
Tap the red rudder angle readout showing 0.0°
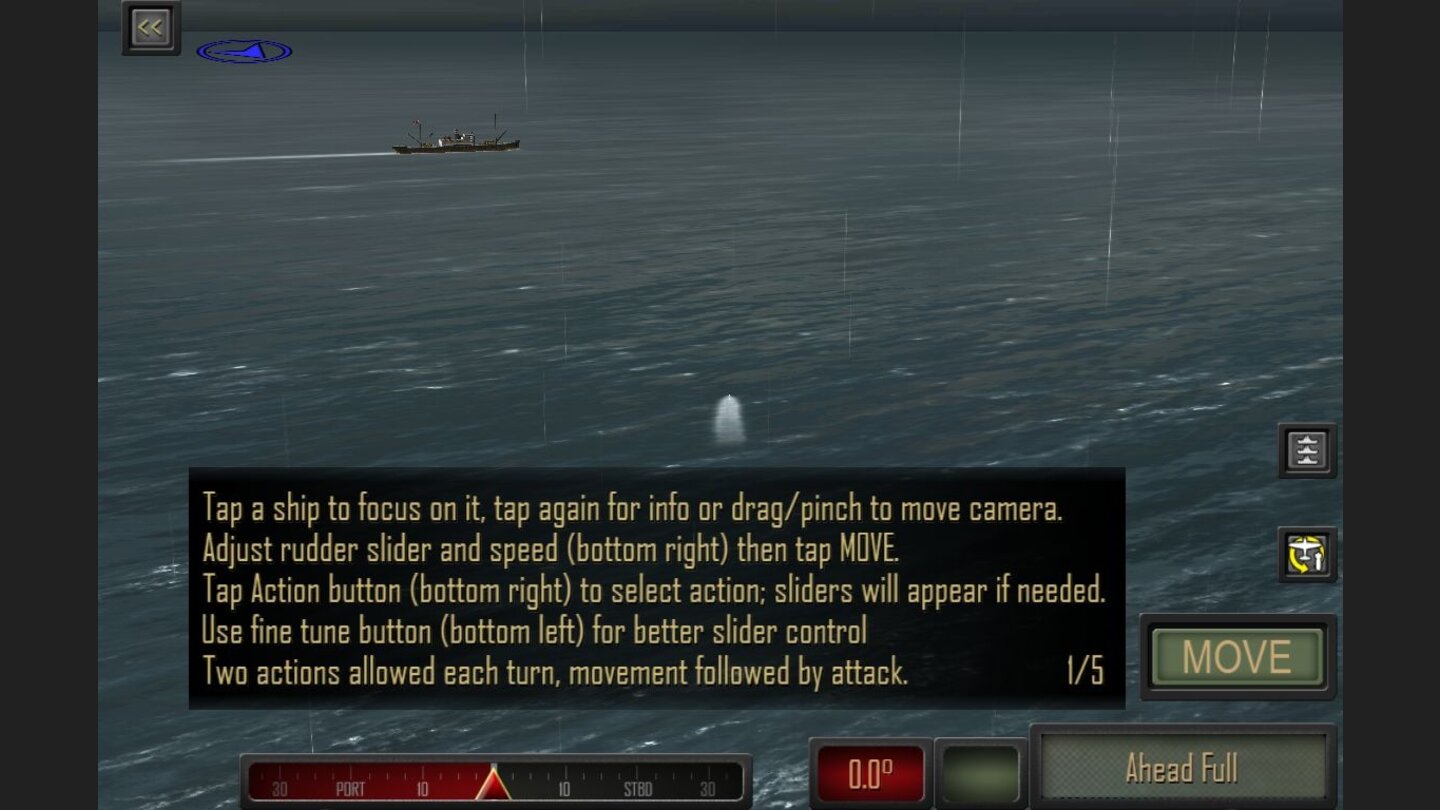[x=869, y=769]
